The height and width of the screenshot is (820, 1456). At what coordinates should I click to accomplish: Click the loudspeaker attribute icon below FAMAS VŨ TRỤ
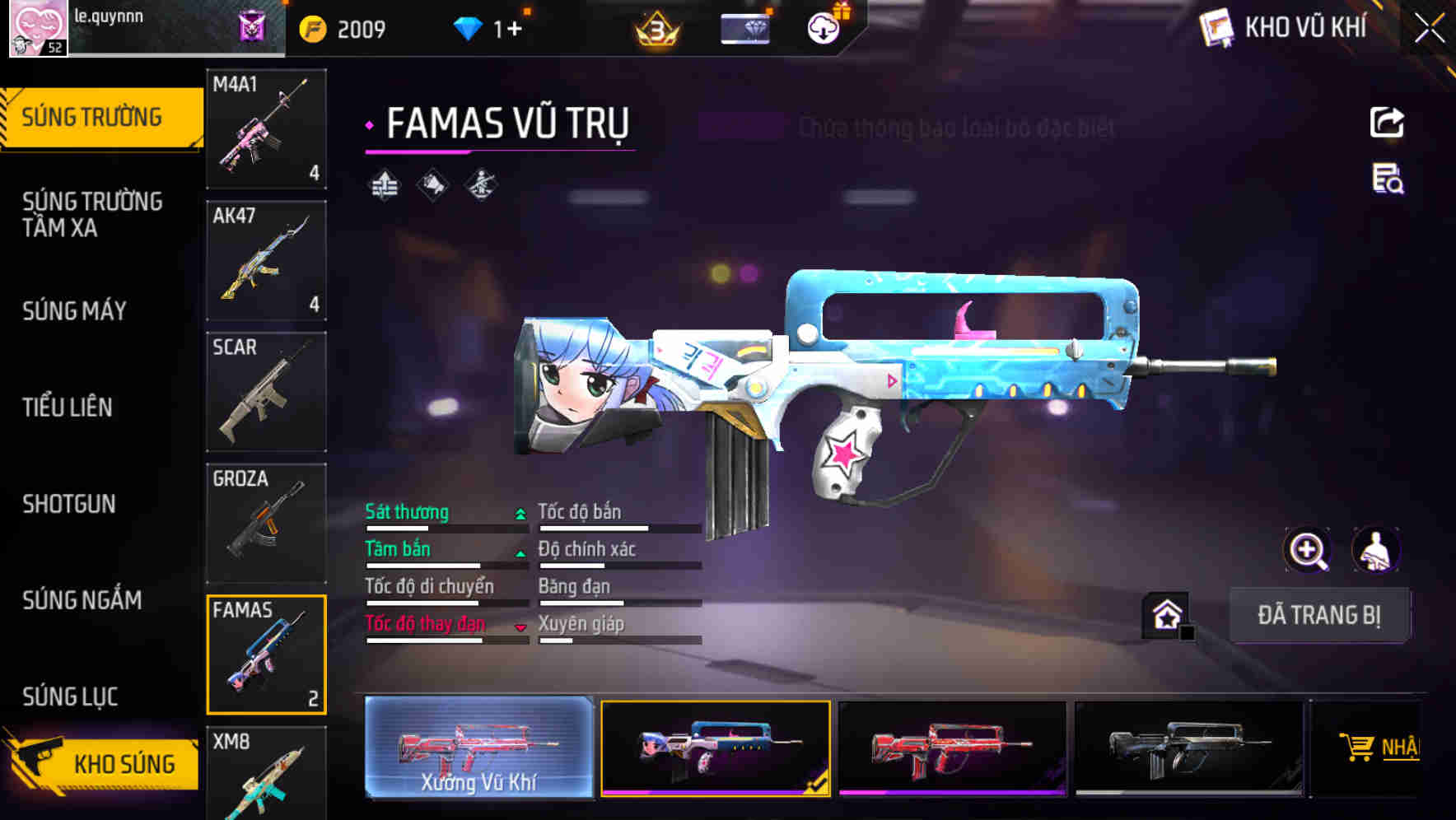click(x=433, y=184)
